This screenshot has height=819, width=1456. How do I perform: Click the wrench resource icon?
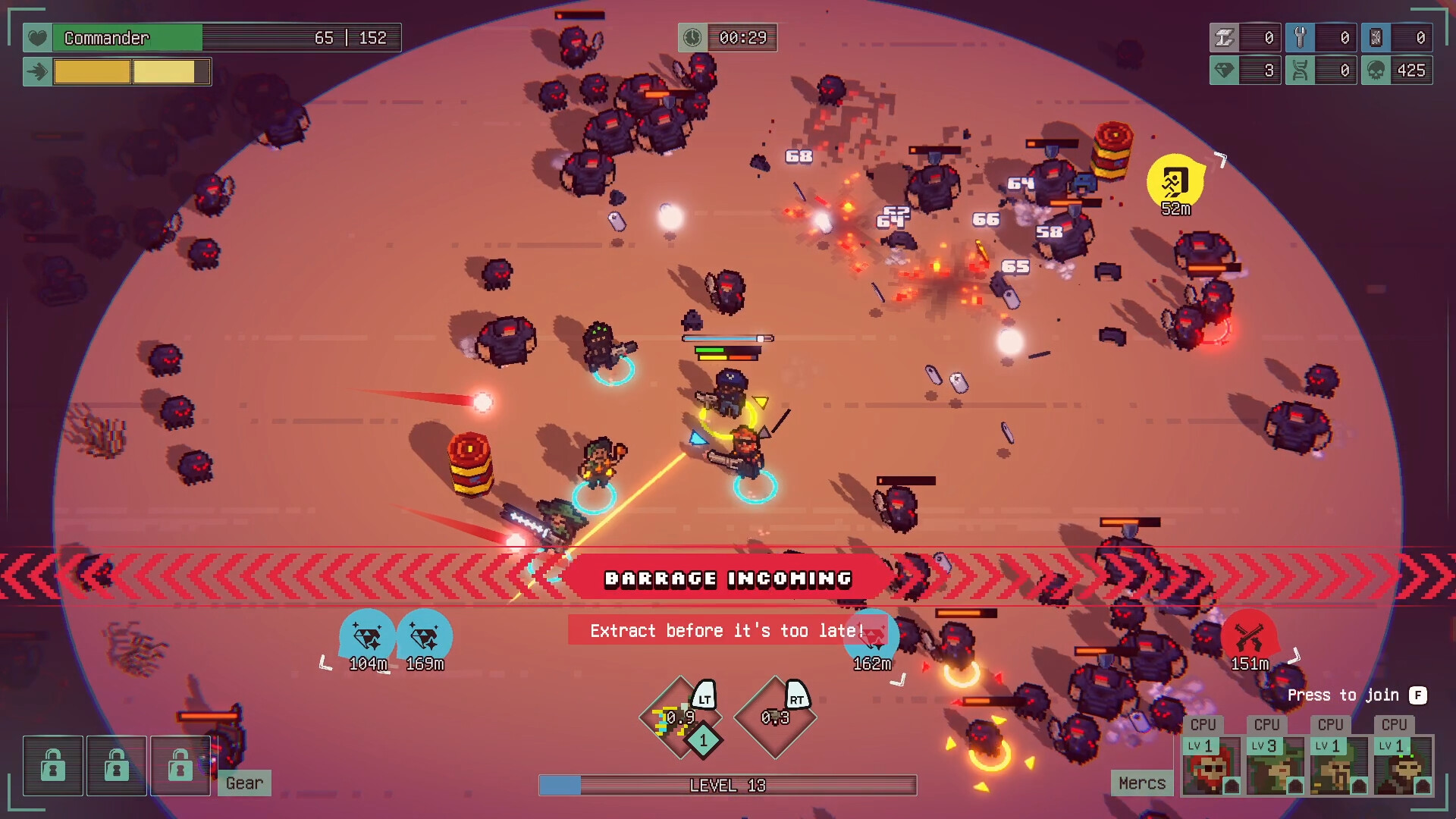[1301, 37]
